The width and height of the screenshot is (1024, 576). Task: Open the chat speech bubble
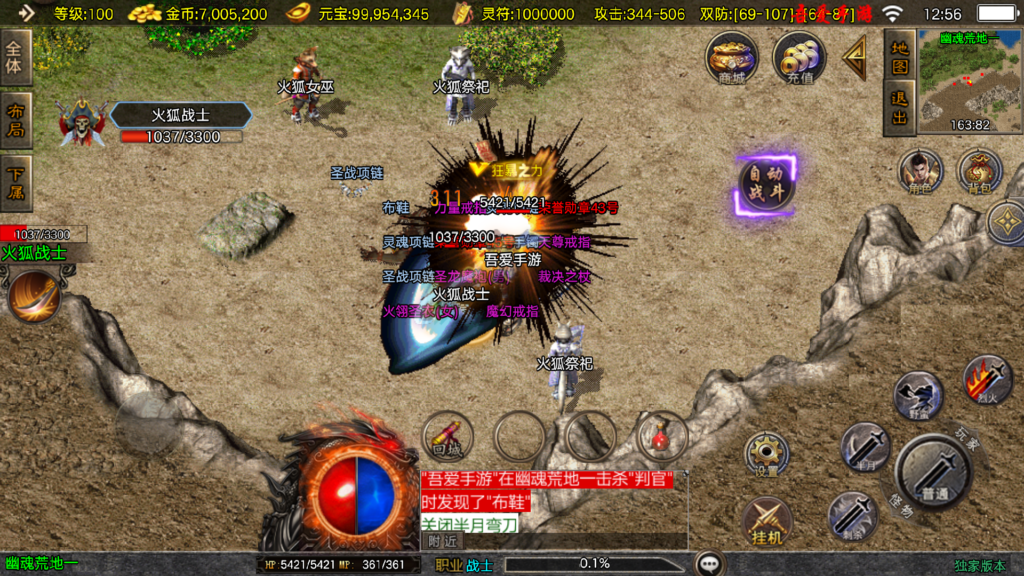(710, 564)
